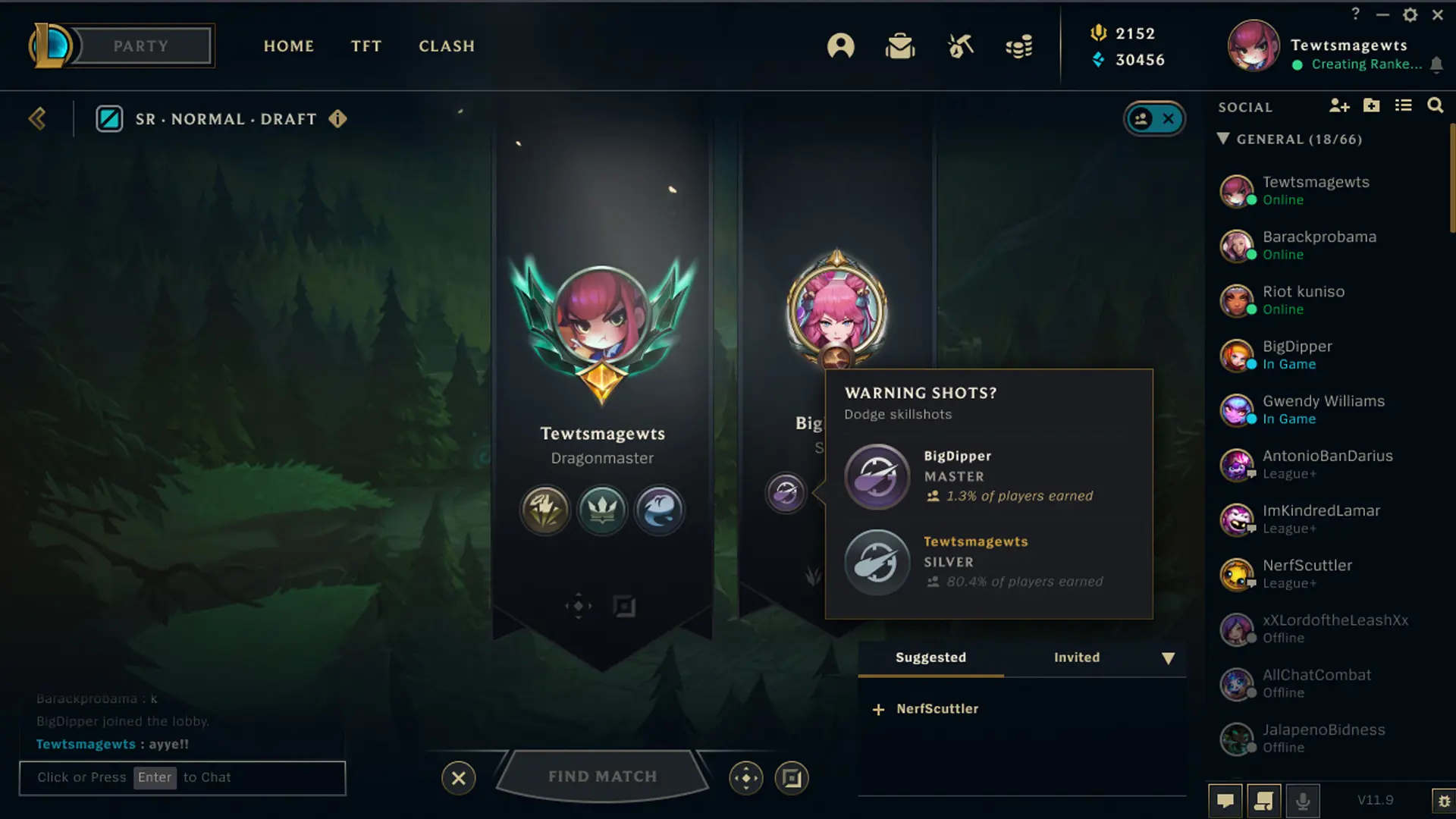Toggle the open party indicator near lobby top
This screenshot has height=819, width=1456.
pyautogui.click(x=1154, y=118)
